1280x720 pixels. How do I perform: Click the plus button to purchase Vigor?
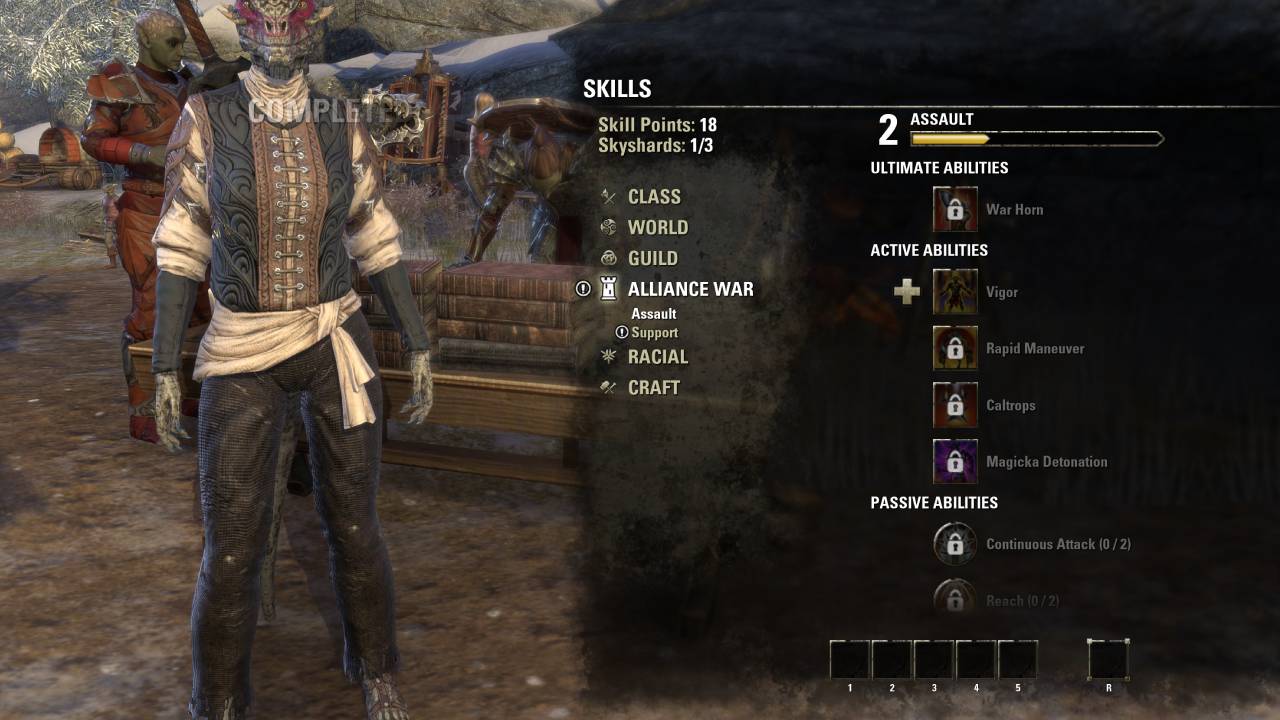pyautogui.click(x=907, y=292)
